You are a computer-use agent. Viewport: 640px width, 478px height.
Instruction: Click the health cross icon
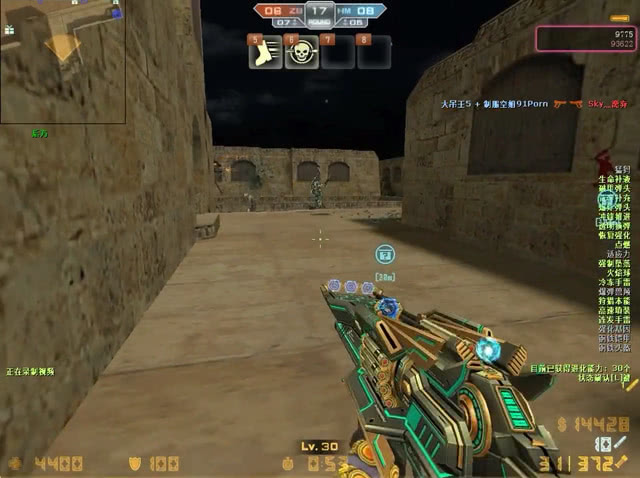14,464
